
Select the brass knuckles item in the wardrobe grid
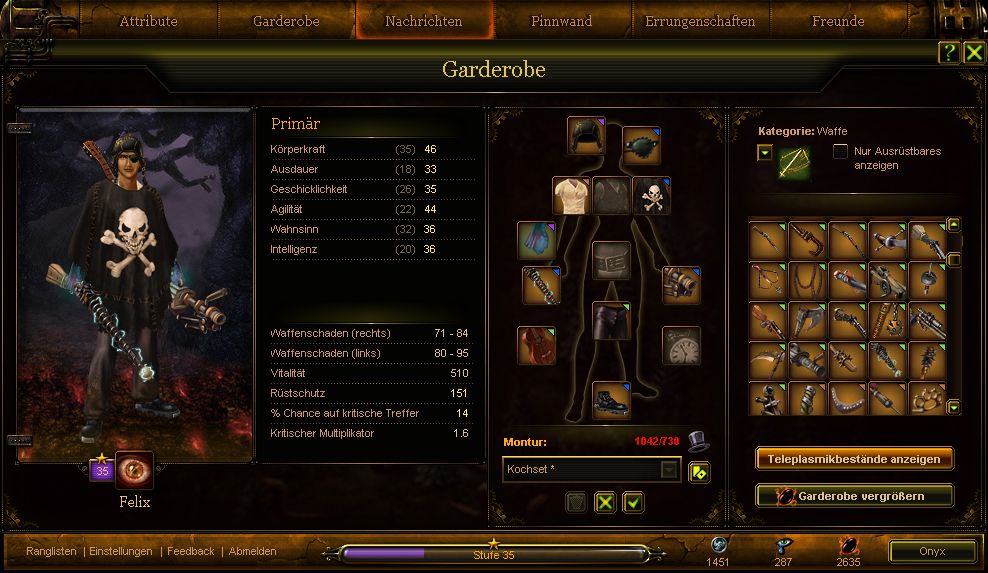(x=927, y=400)
